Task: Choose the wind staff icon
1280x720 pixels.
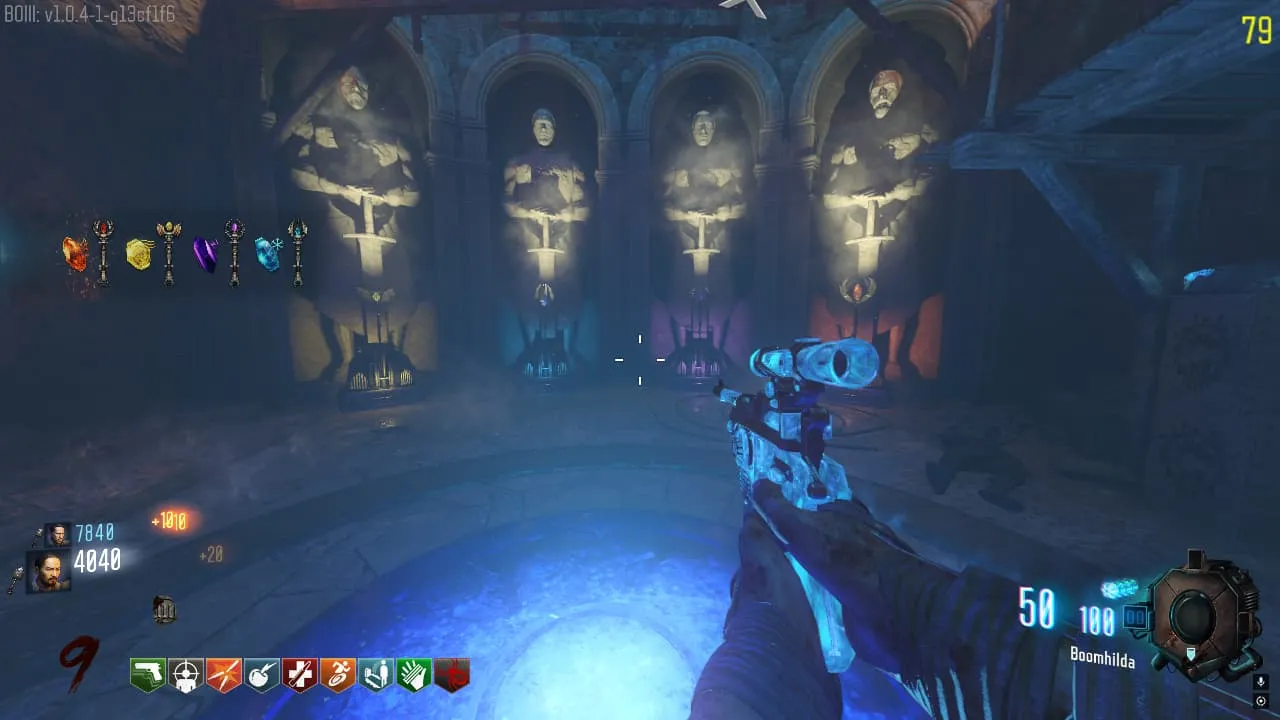Action: [x=168, y=252]
